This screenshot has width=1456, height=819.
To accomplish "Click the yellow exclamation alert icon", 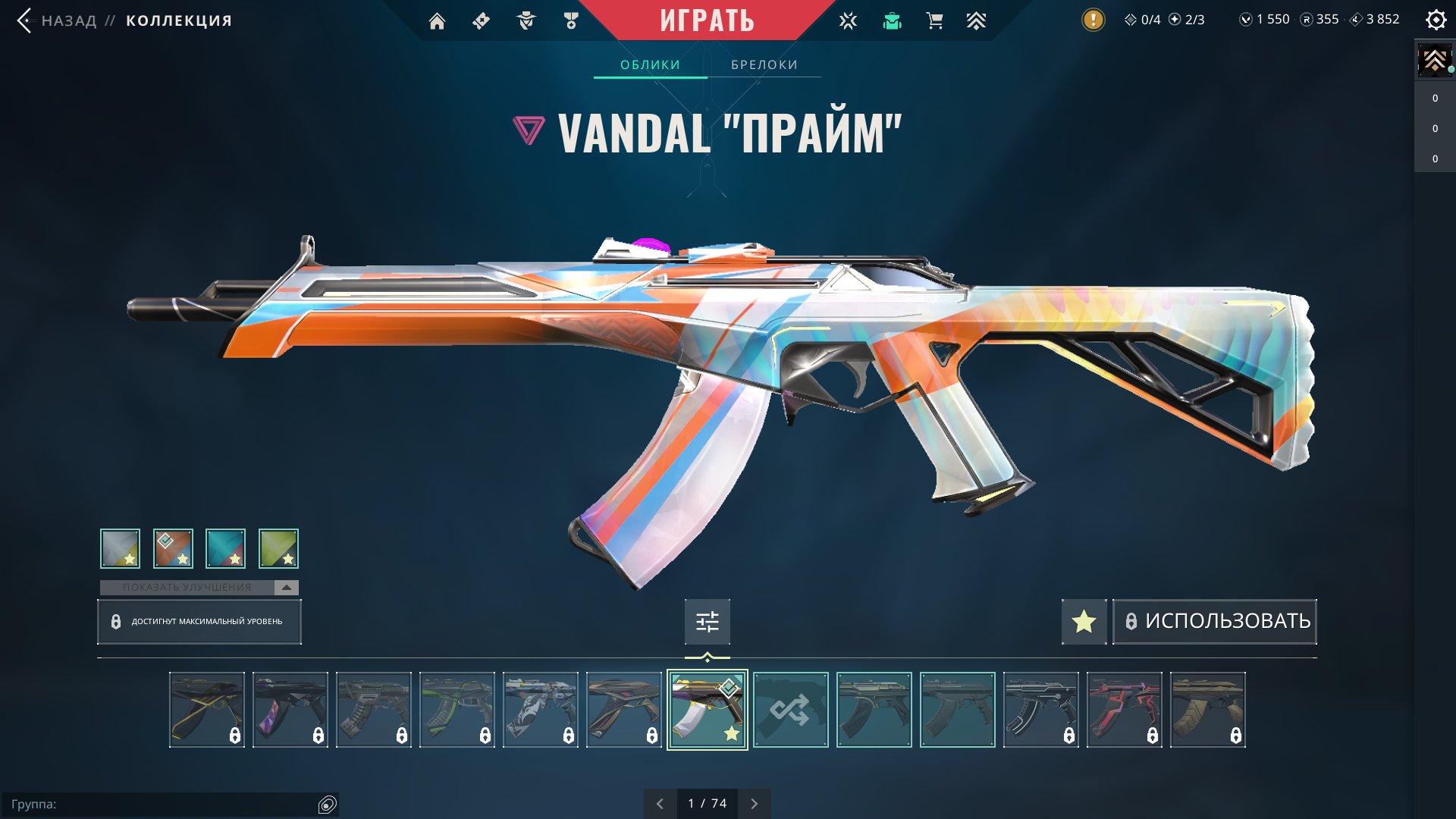I will [1093, 20].
